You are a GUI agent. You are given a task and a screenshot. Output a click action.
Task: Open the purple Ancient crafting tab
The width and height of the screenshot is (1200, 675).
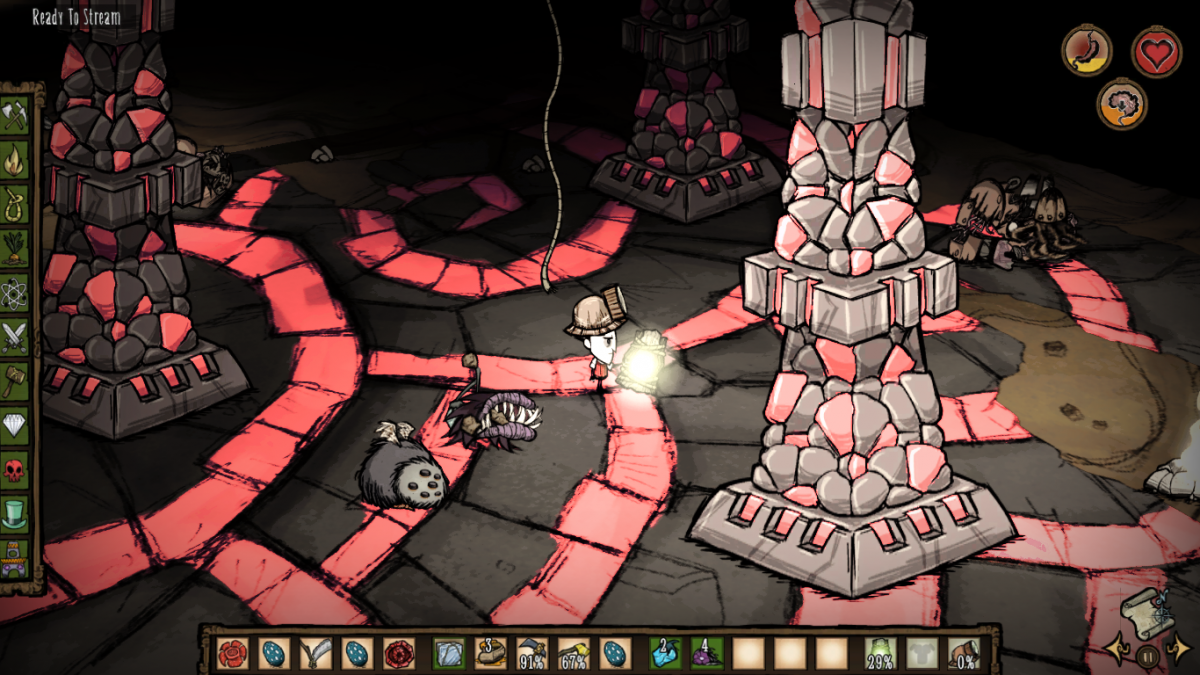[15, 558]
